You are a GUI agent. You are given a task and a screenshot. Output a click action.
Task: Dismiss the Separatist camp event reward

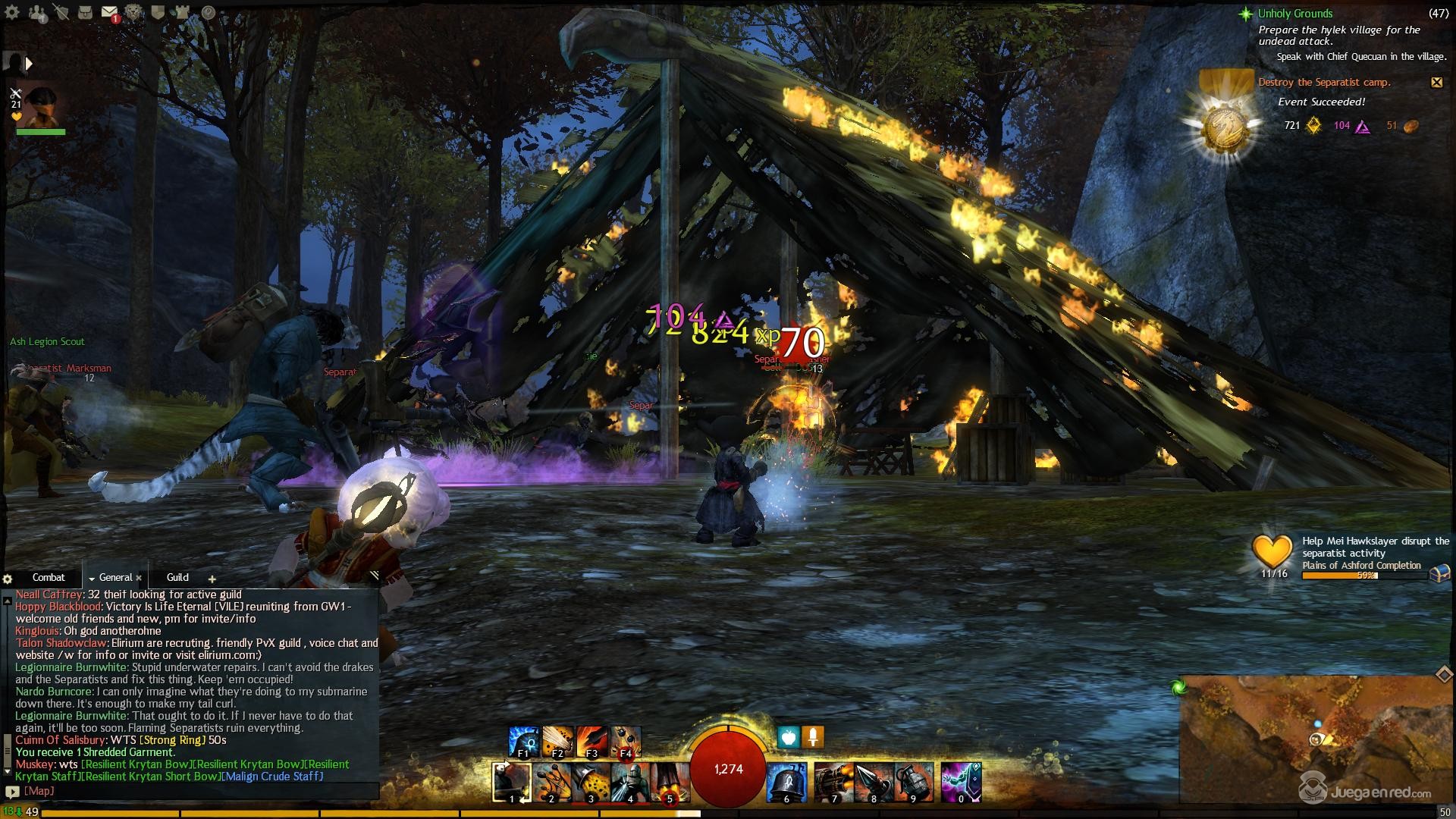tap(1436, 82)
